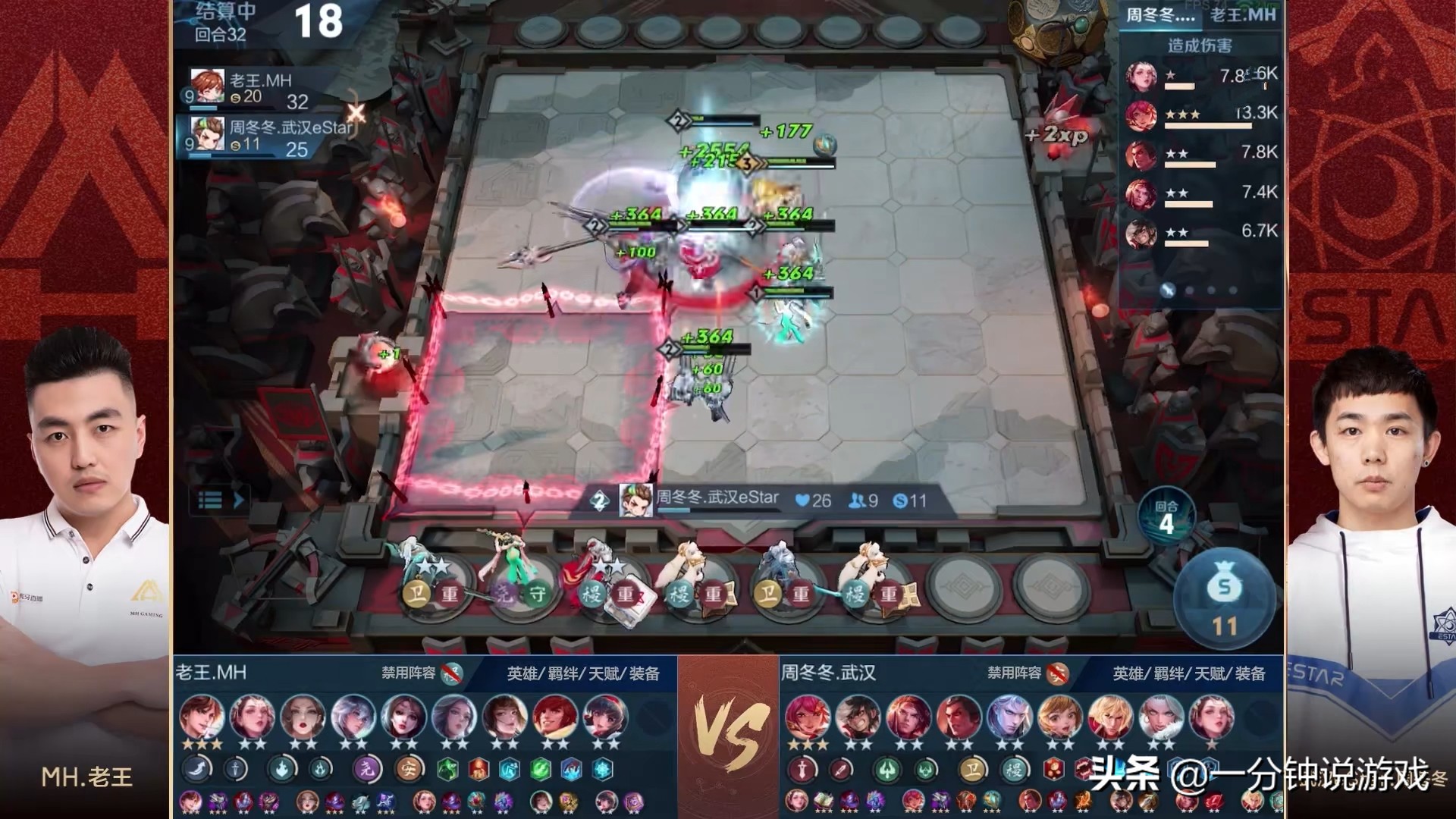Click the 禁用阵容 icon in 周冬冬.武汉 panel
The image size is (1456, 819).
[1057, 673]
